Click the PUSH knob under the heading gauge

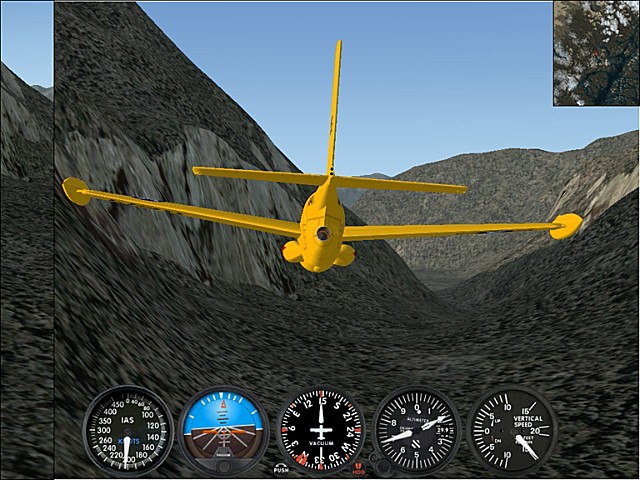(x=281, y=468)
